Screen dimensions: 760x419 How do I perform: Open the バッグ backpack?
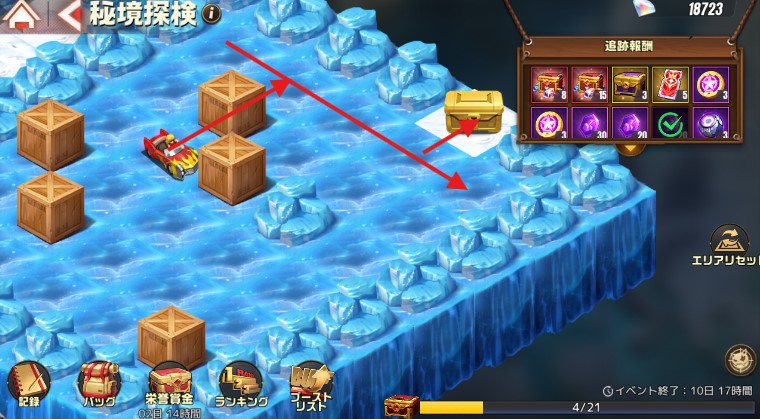(99, 385)
